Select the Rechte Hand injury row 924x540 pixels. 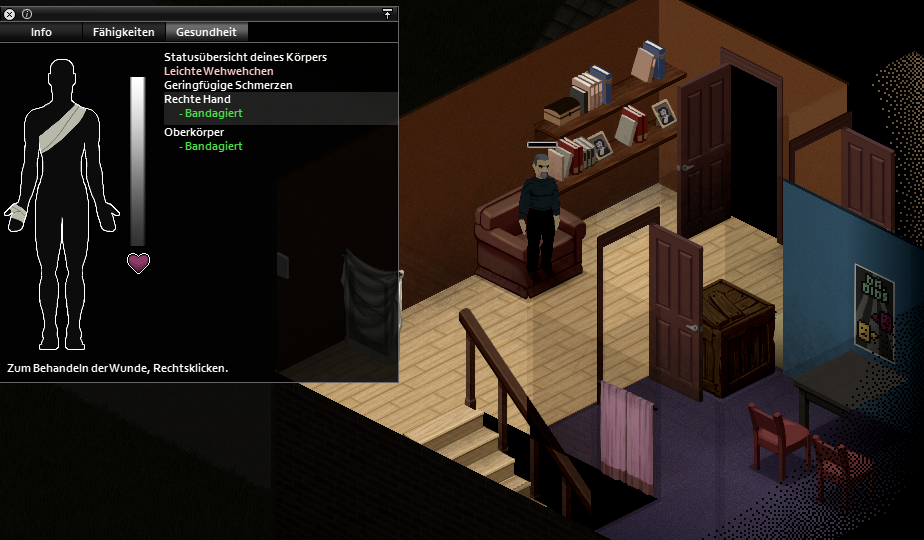click(x=198, y=100)
